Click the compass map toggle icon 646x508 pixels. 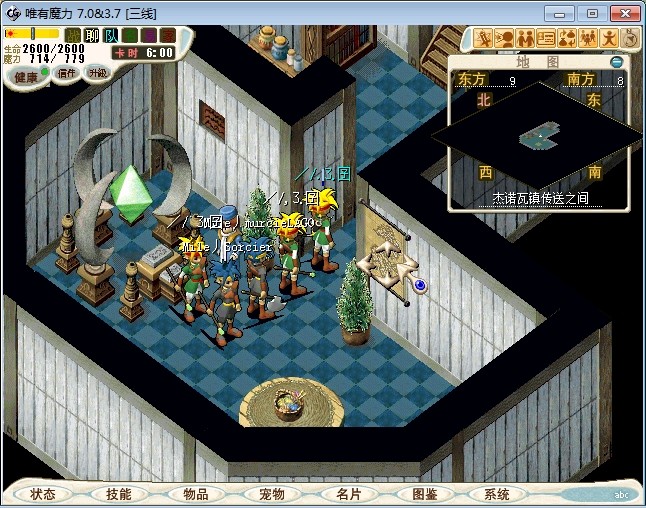[630, 38]
